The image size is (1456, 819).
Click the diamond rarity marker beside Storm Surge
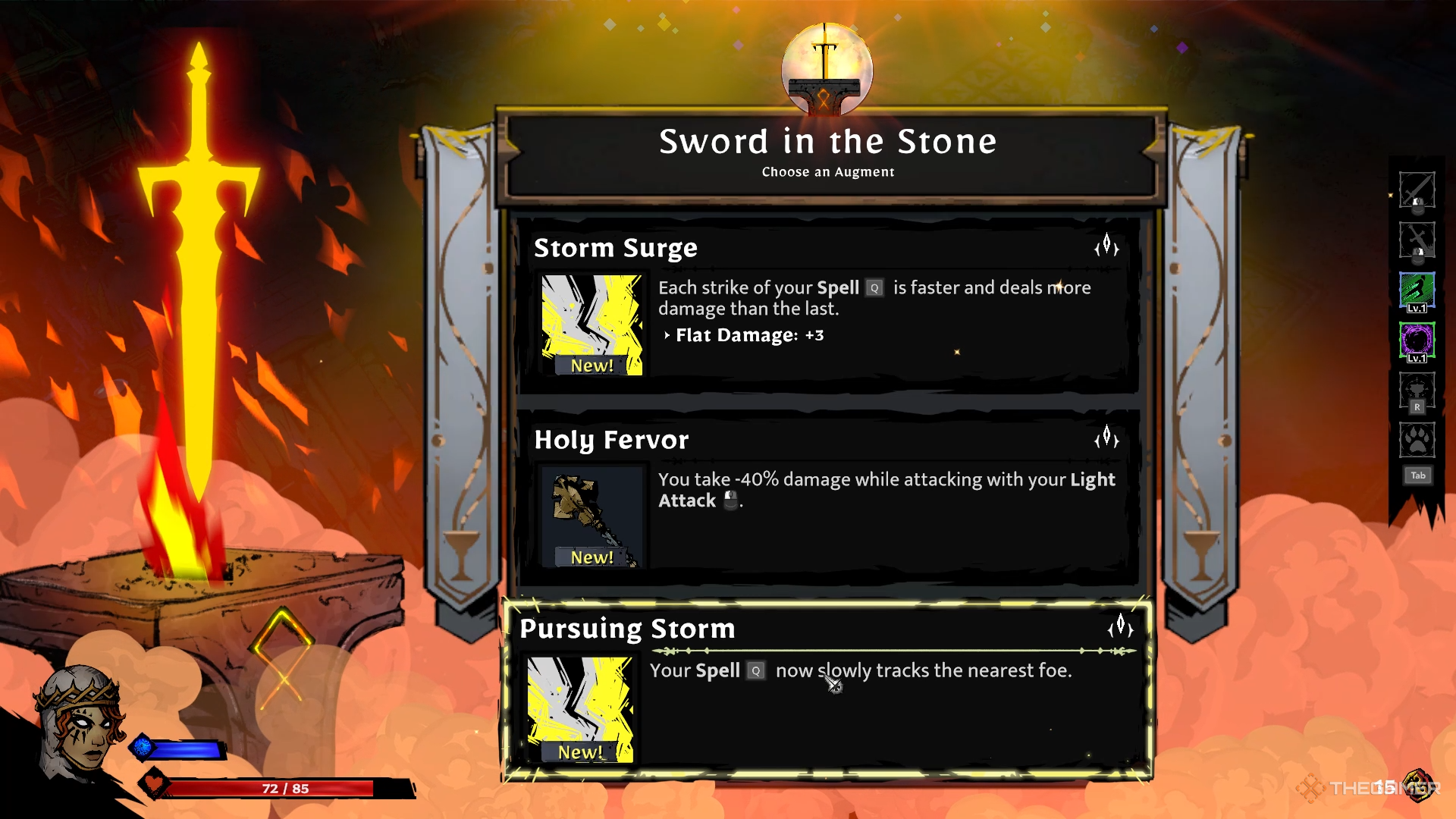[1106, 247]
